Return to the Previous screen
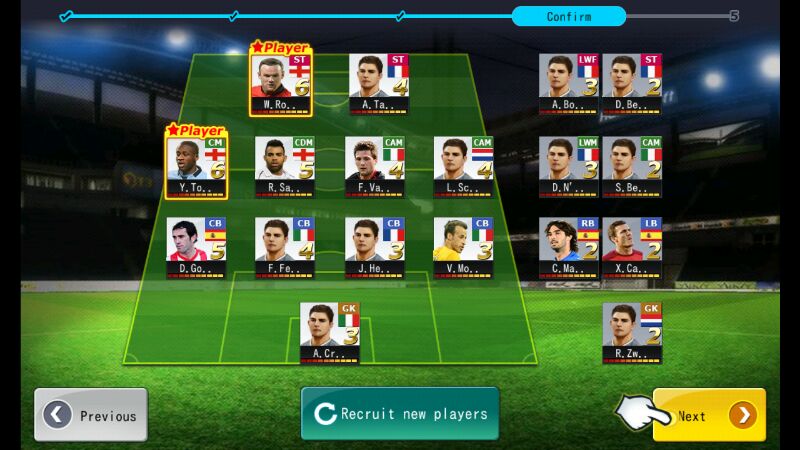The image size is (800, 450). tap(91, 415)
